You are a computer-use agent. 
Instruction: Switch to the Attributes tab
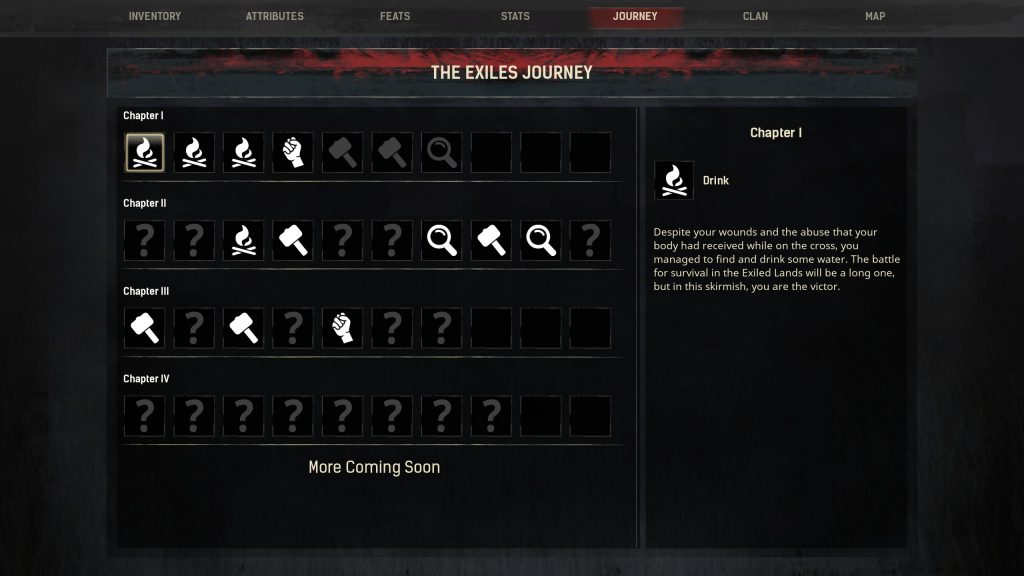(x=275, y=16)
